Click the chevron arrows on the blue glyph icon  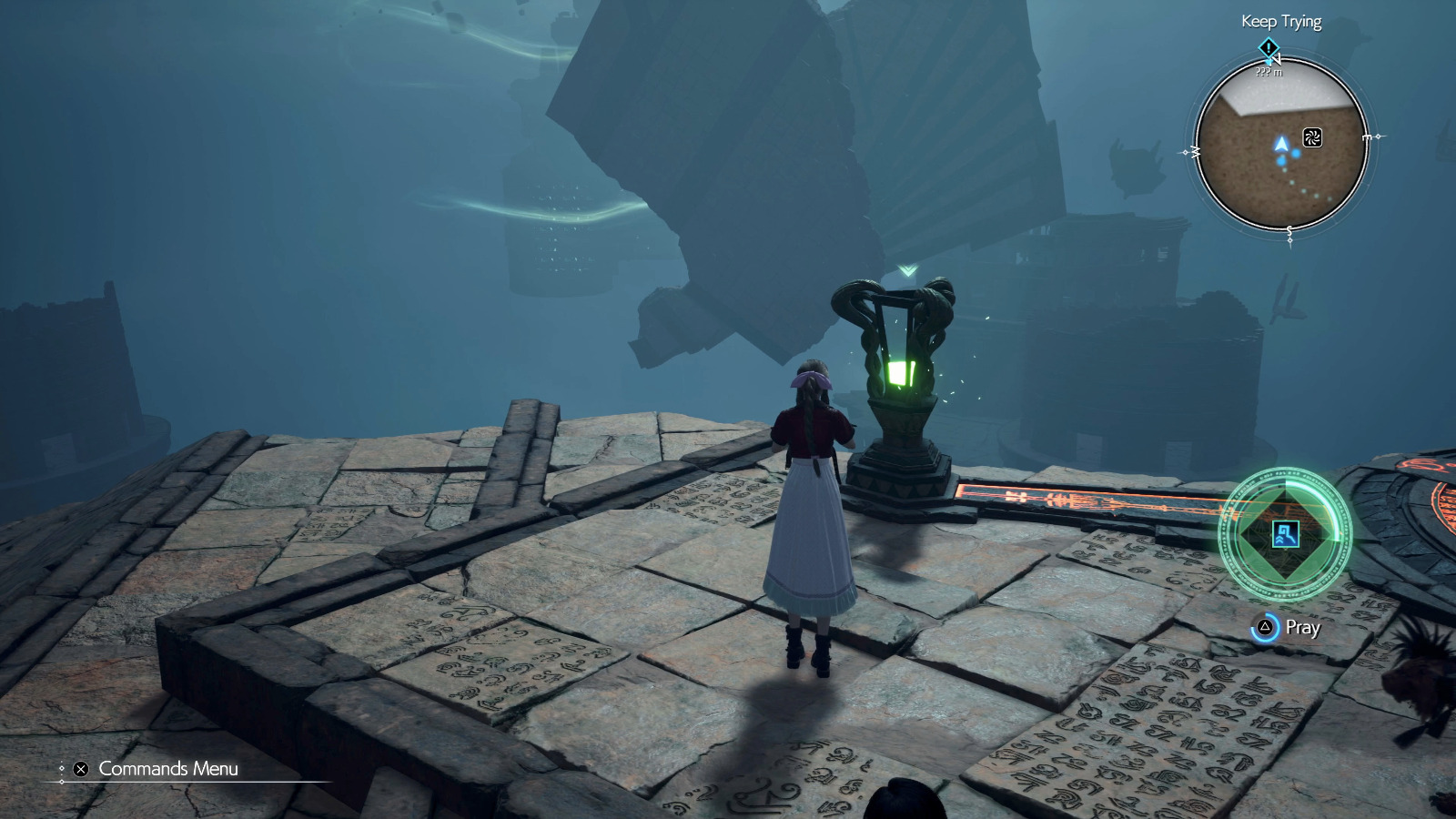point(1279,540)
